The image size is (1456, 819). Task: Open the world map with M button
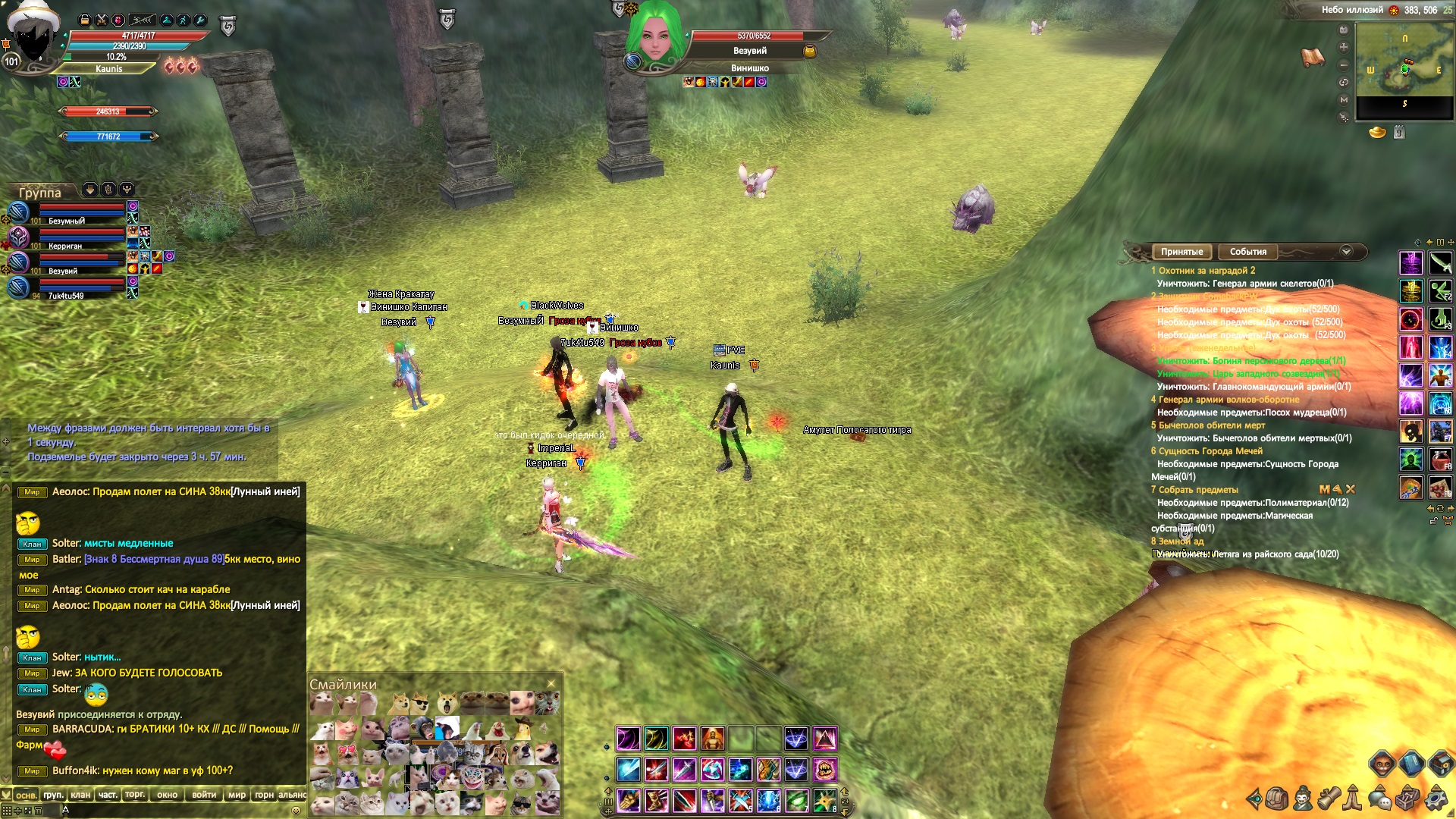coord(1344,99)
